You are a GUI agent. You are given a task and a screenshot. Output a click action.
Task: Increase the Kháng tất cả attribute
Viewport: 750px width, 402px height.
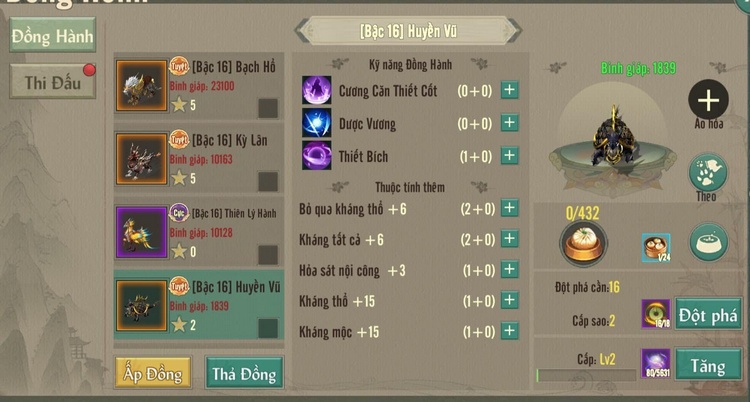[x=509, y=238]
